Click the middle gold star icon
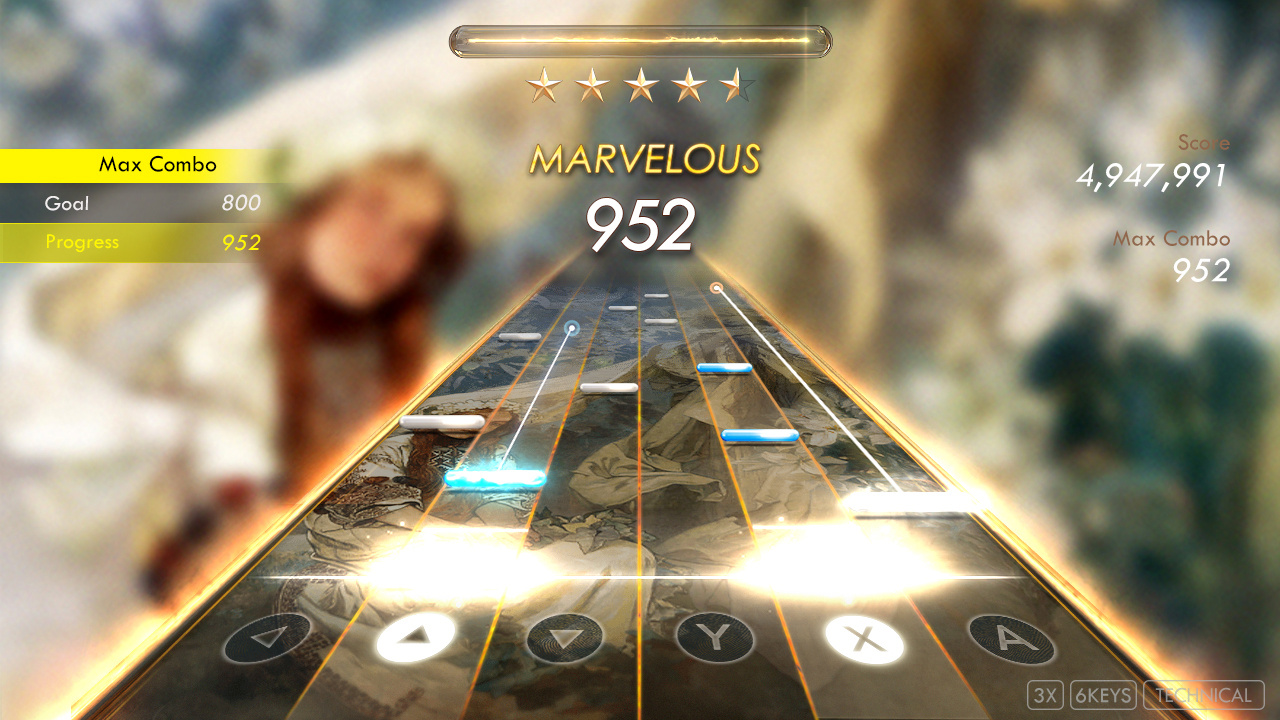Image resolution: width=1280 pixels, height=720 pixels. coord(643,85)
